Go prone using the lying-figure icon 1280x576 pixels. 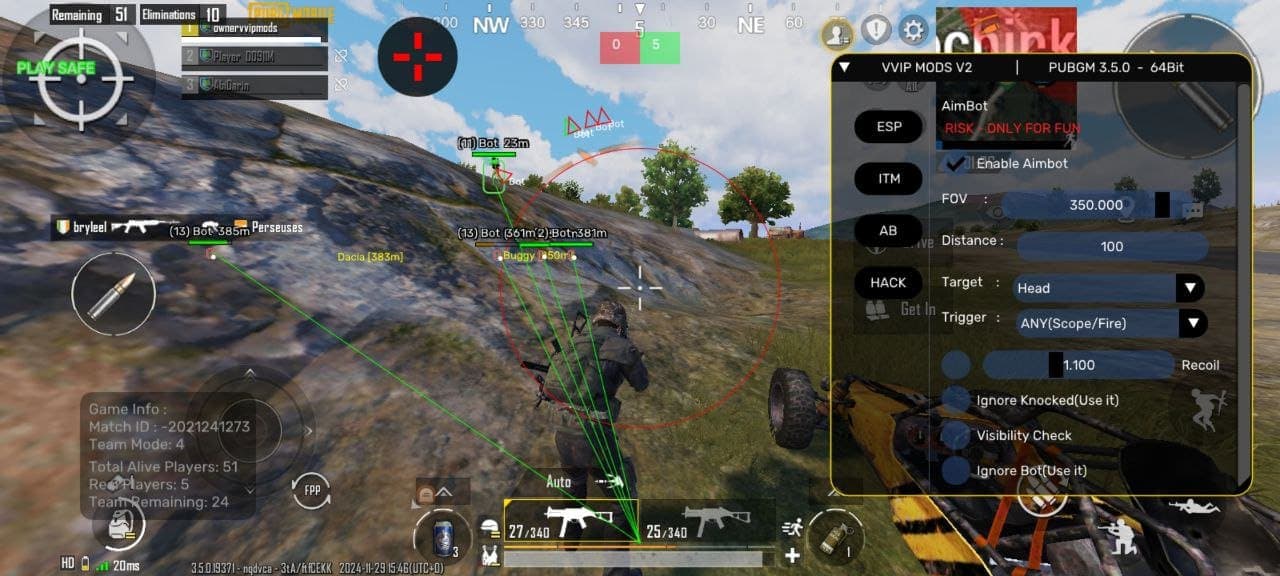tap(1195, 507)
